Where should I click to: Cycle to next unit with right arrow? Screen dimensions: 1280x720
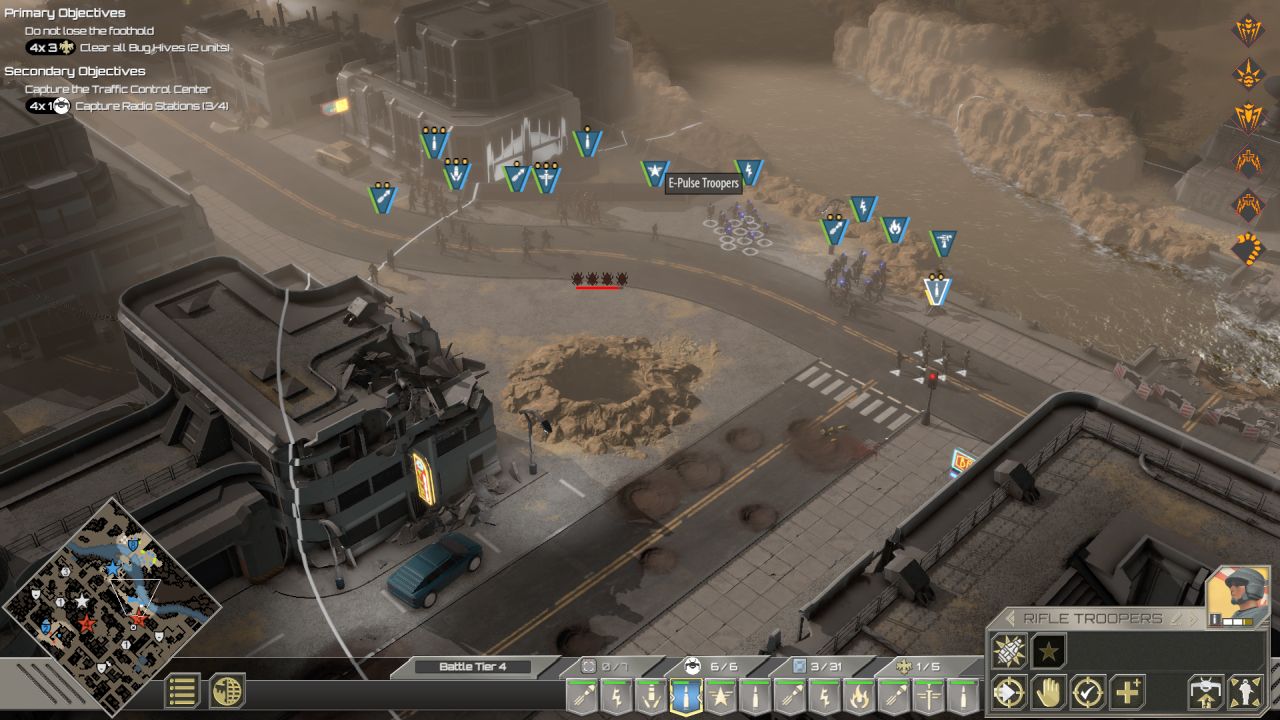click(1193, 619)
